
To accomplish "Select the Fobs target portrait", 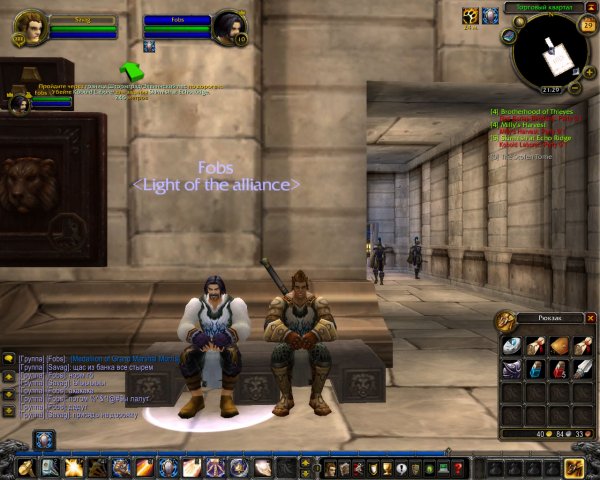I will coord(229,27).
